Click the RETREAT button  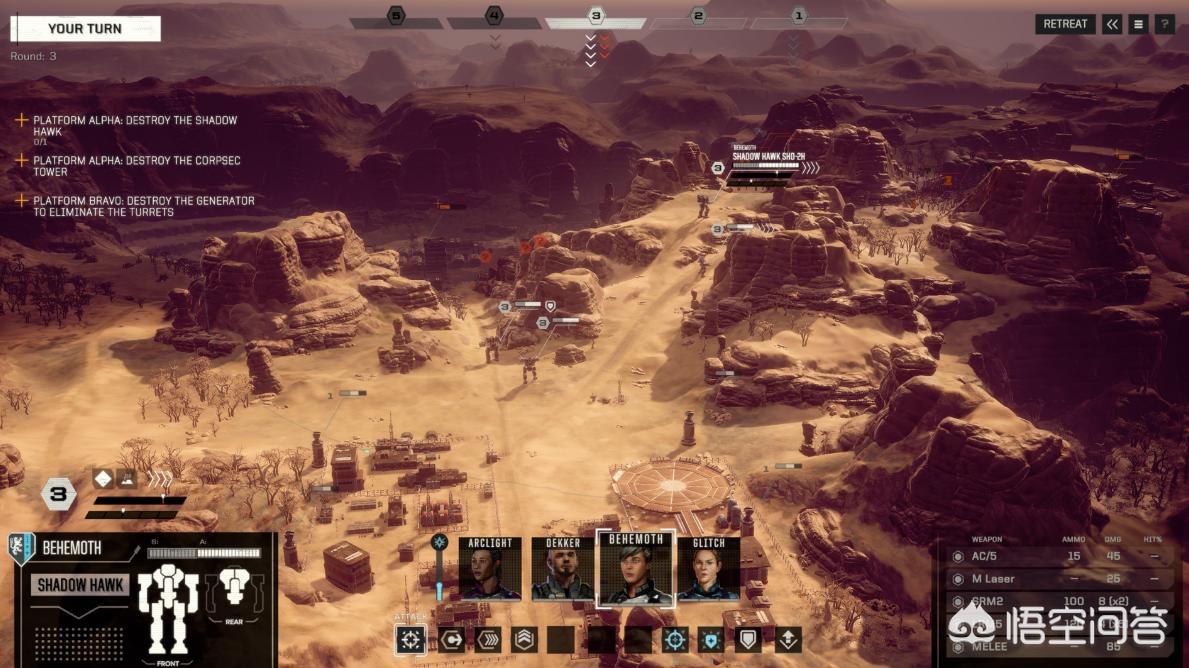point(1065,25)
